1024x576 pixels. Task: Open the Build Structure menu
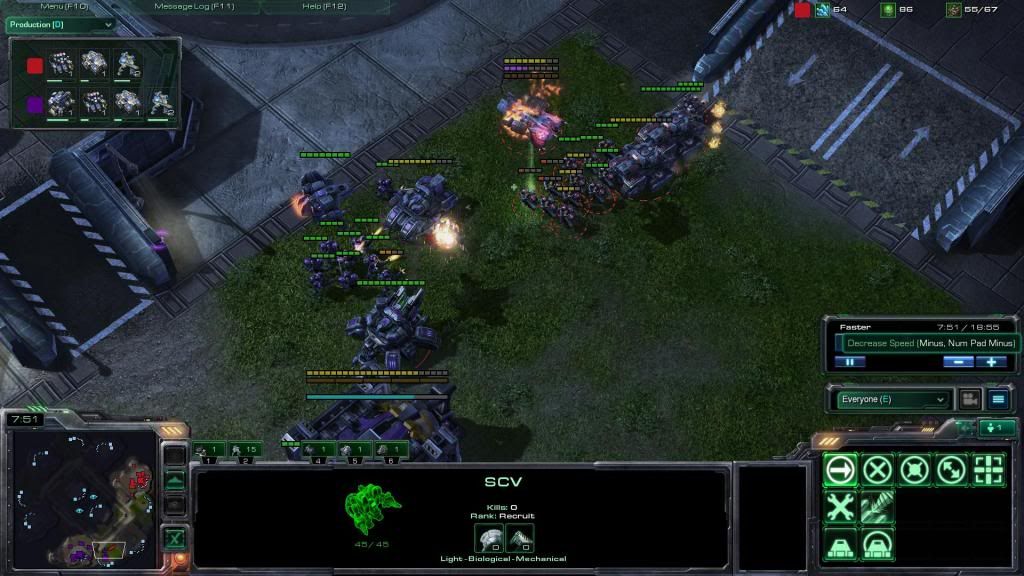840,545
